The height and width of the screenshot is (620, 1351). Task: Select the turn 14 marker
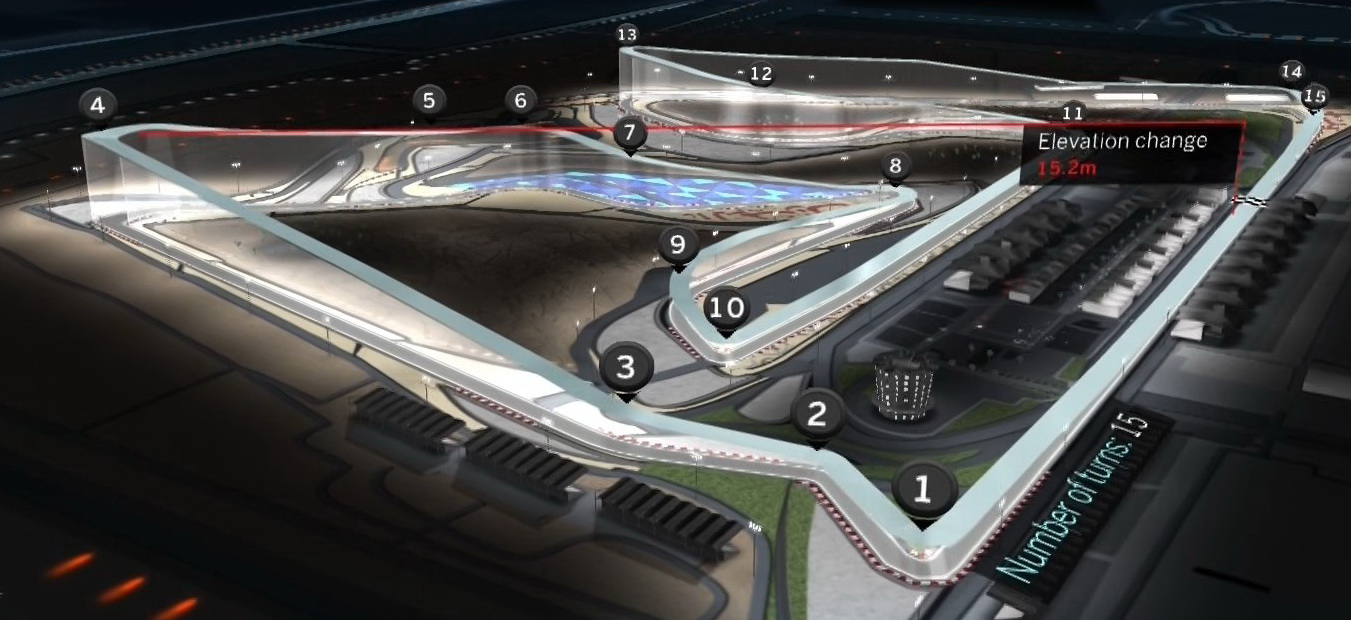click(1292, 71)
